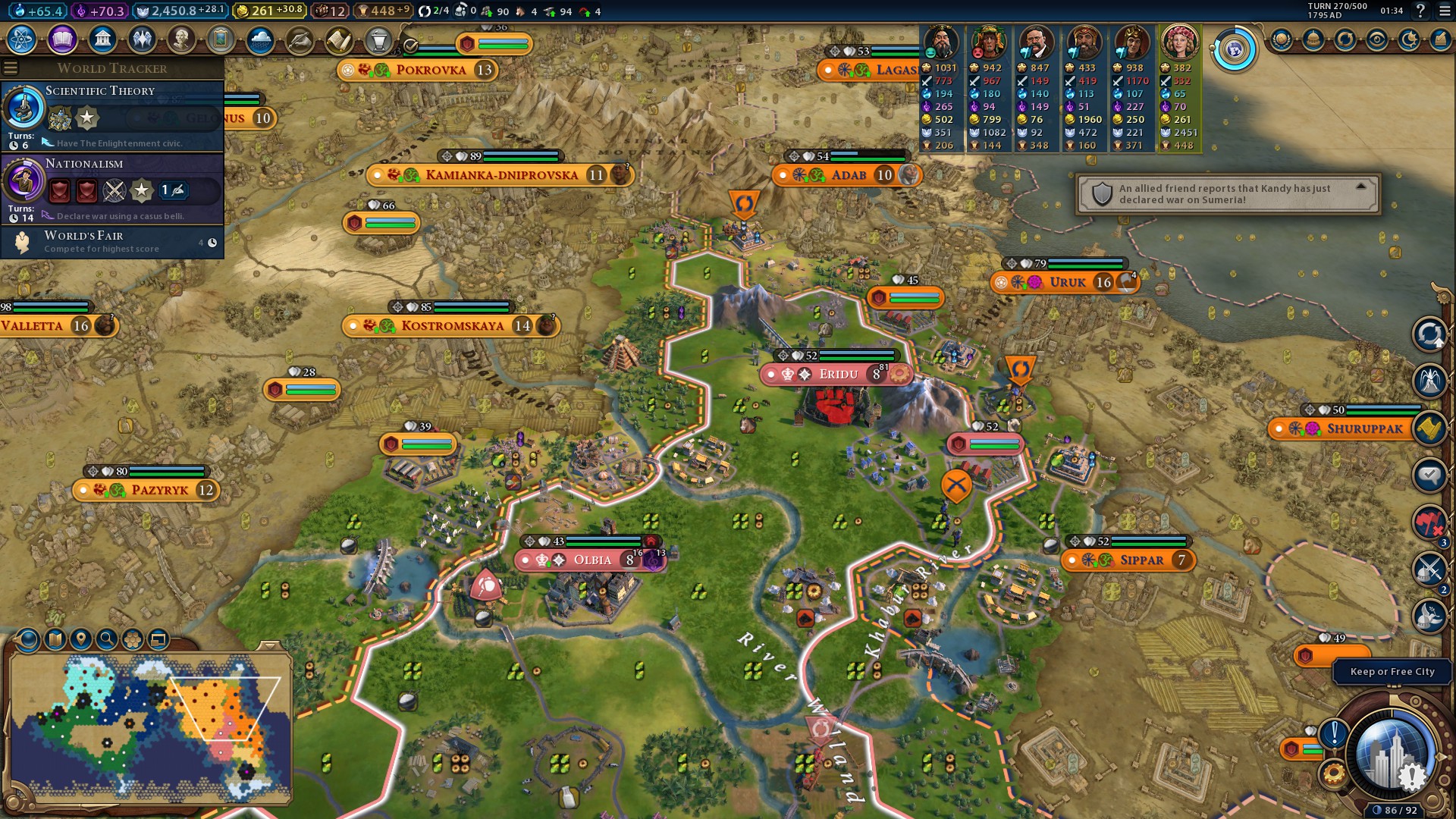This screenshot has width=1456, height=819.
Task: Open the World Congress globe dial
Action: point(1234,50)
